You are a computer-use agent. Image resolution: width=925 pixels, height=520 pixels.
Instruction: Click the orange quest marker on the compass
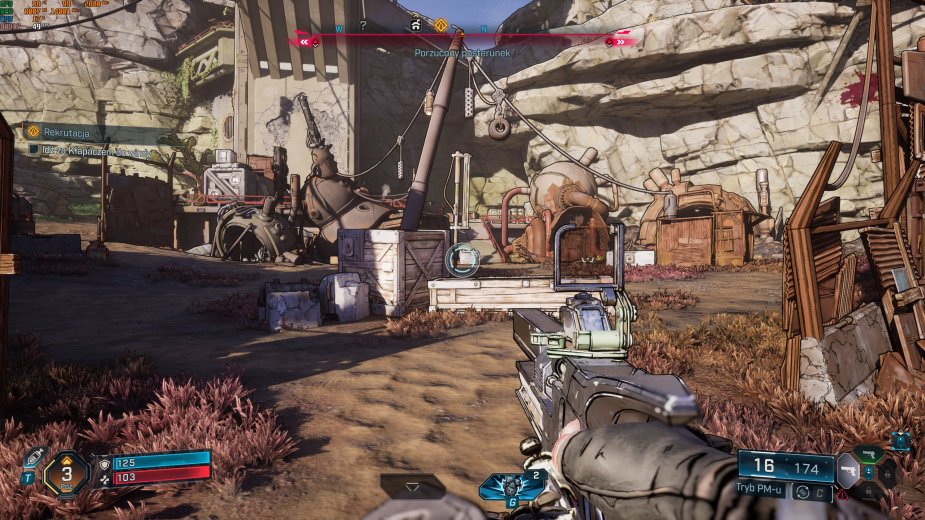pyautogui.click(x=440, y=25)
